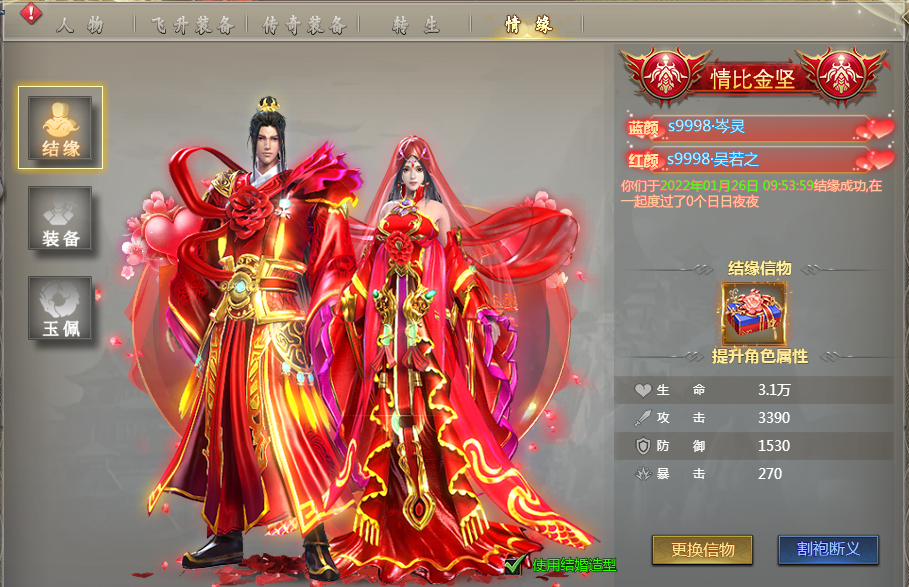Choose the 割袍断义 button
The height and width of the screenshot is (587, 909).
coord(828,549)
